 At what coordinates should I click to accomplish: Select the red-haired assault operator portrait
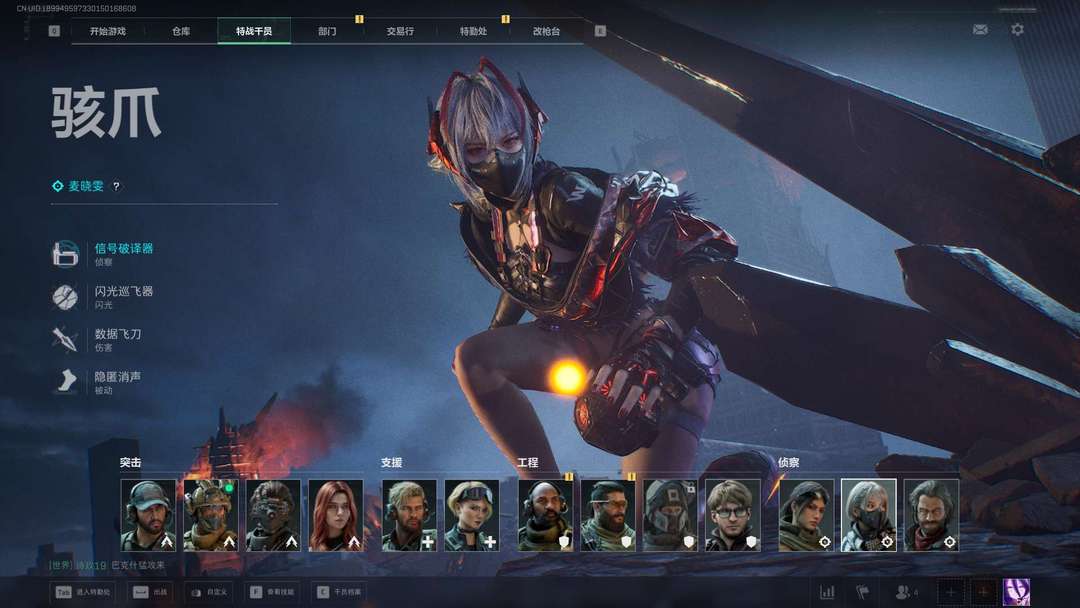336,515
